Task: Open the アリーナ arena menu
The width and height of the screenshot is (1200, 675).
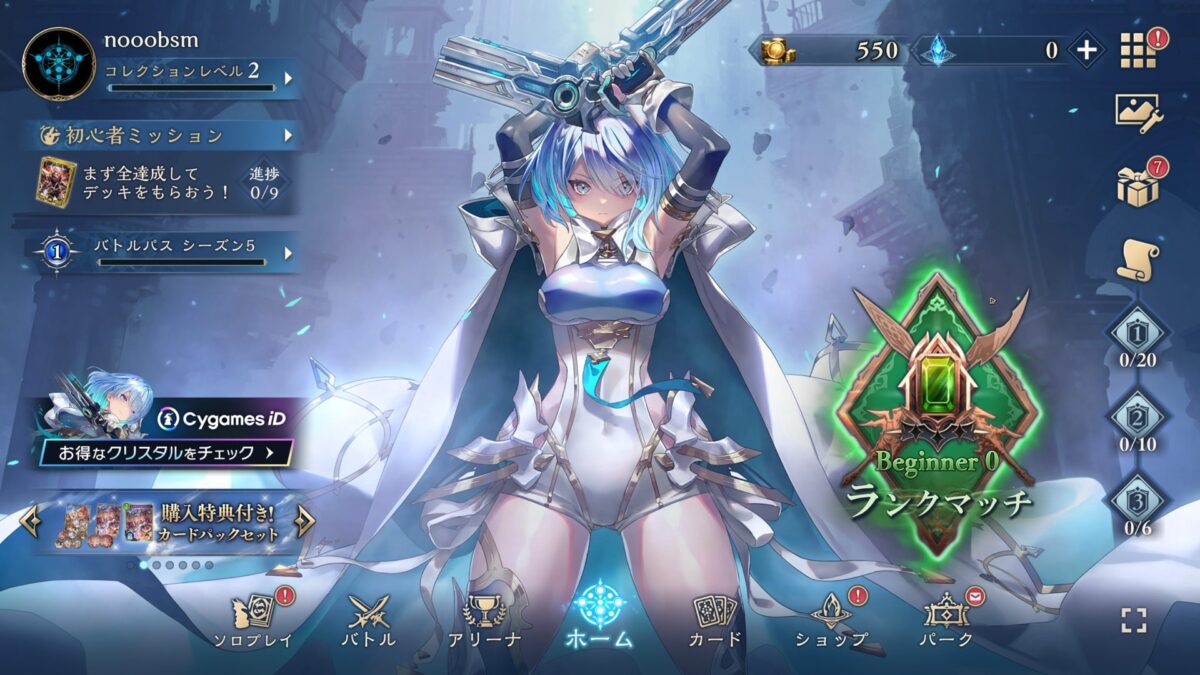Action: click(485, 620)
